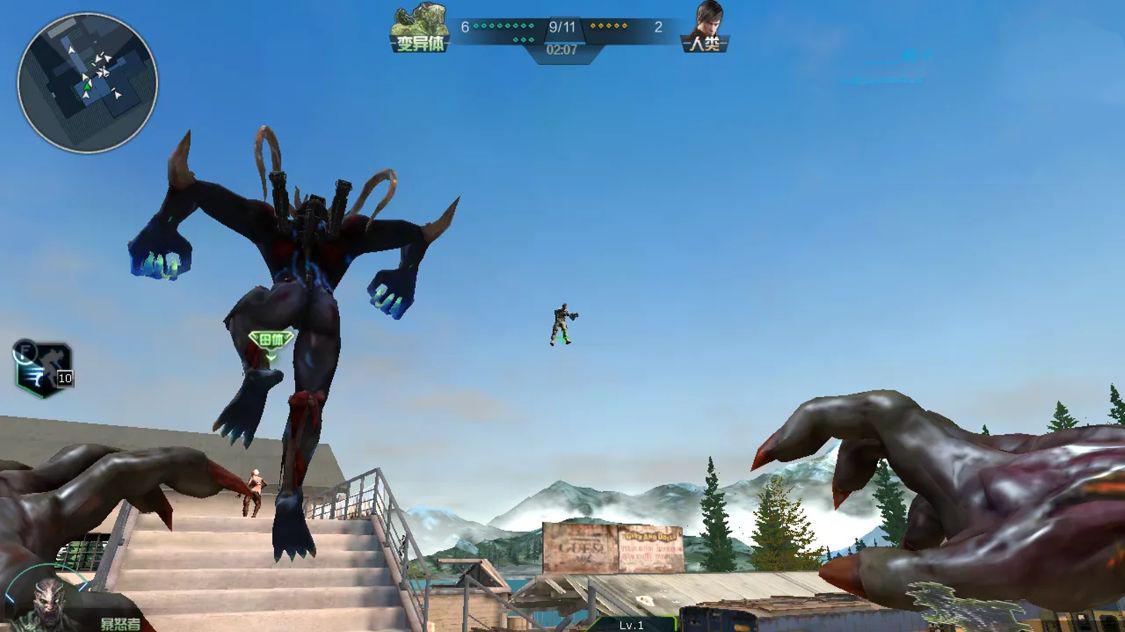The height and width of the screenshot is (632, 1125).
Task: Select the 人类 human team portrait
Action: pyautogui.click(x=705, y=27)
